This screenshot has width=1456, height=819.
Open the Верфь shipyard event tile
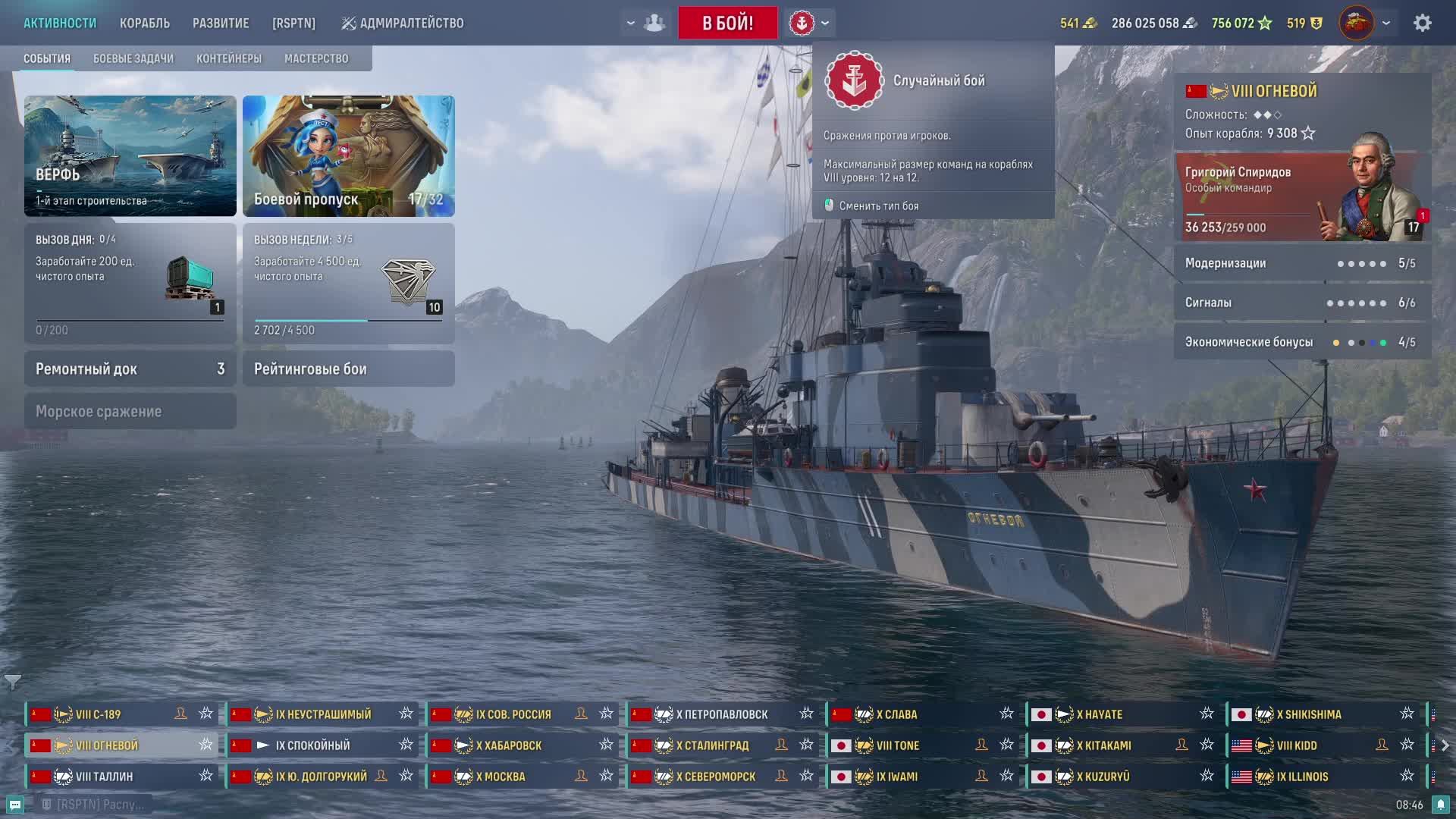130,155
